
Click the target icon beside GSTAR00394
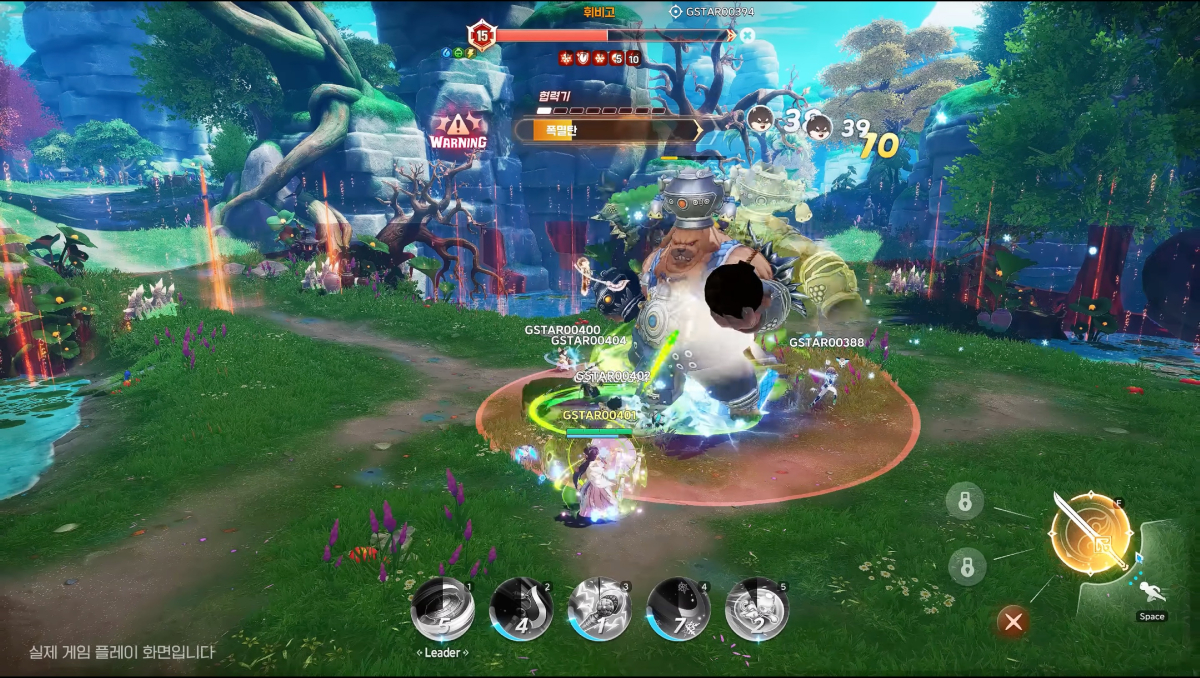click(x=676, y=12)
